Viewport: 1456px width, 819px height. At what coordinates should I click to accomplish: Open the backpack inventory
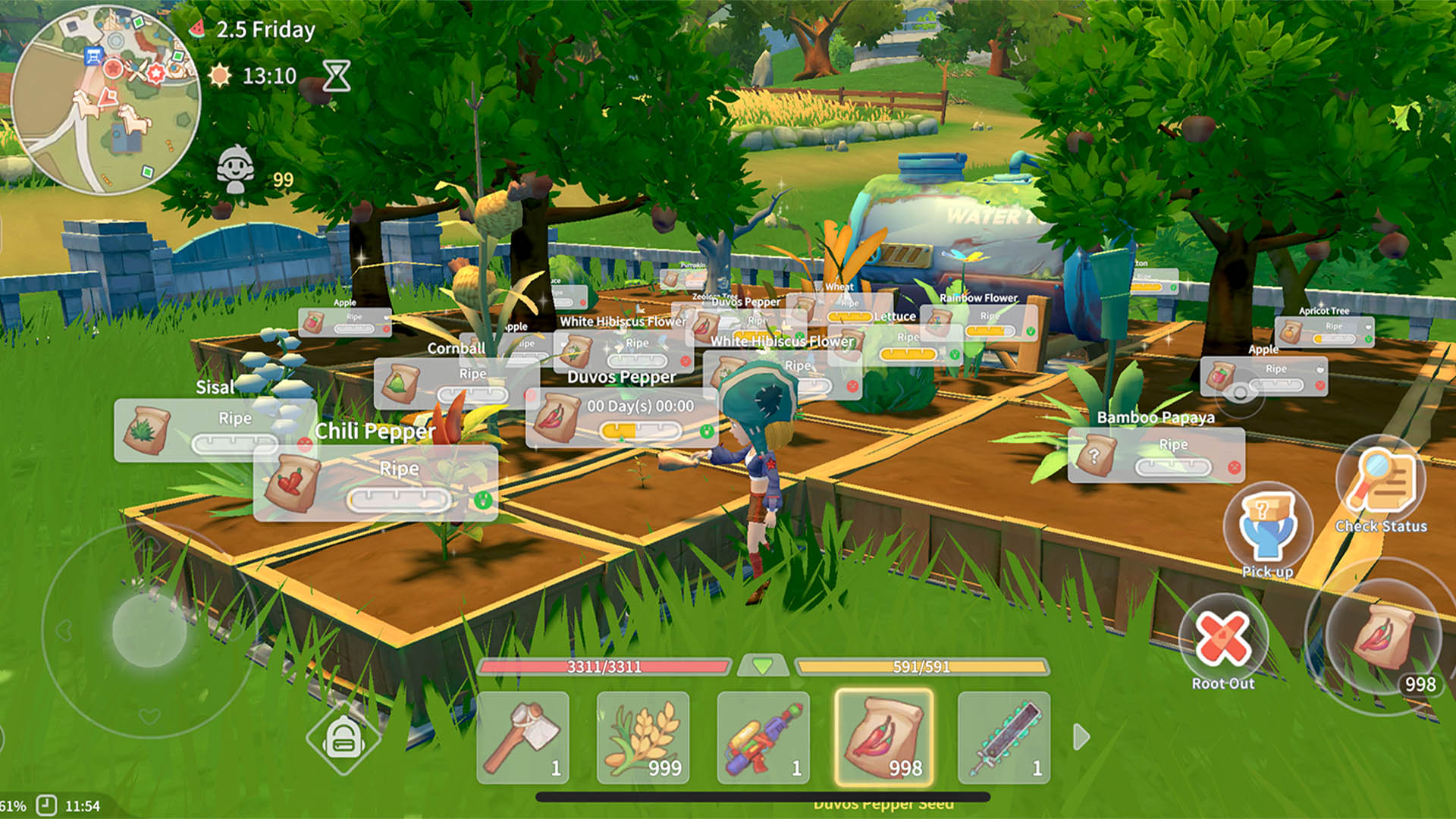344,739
